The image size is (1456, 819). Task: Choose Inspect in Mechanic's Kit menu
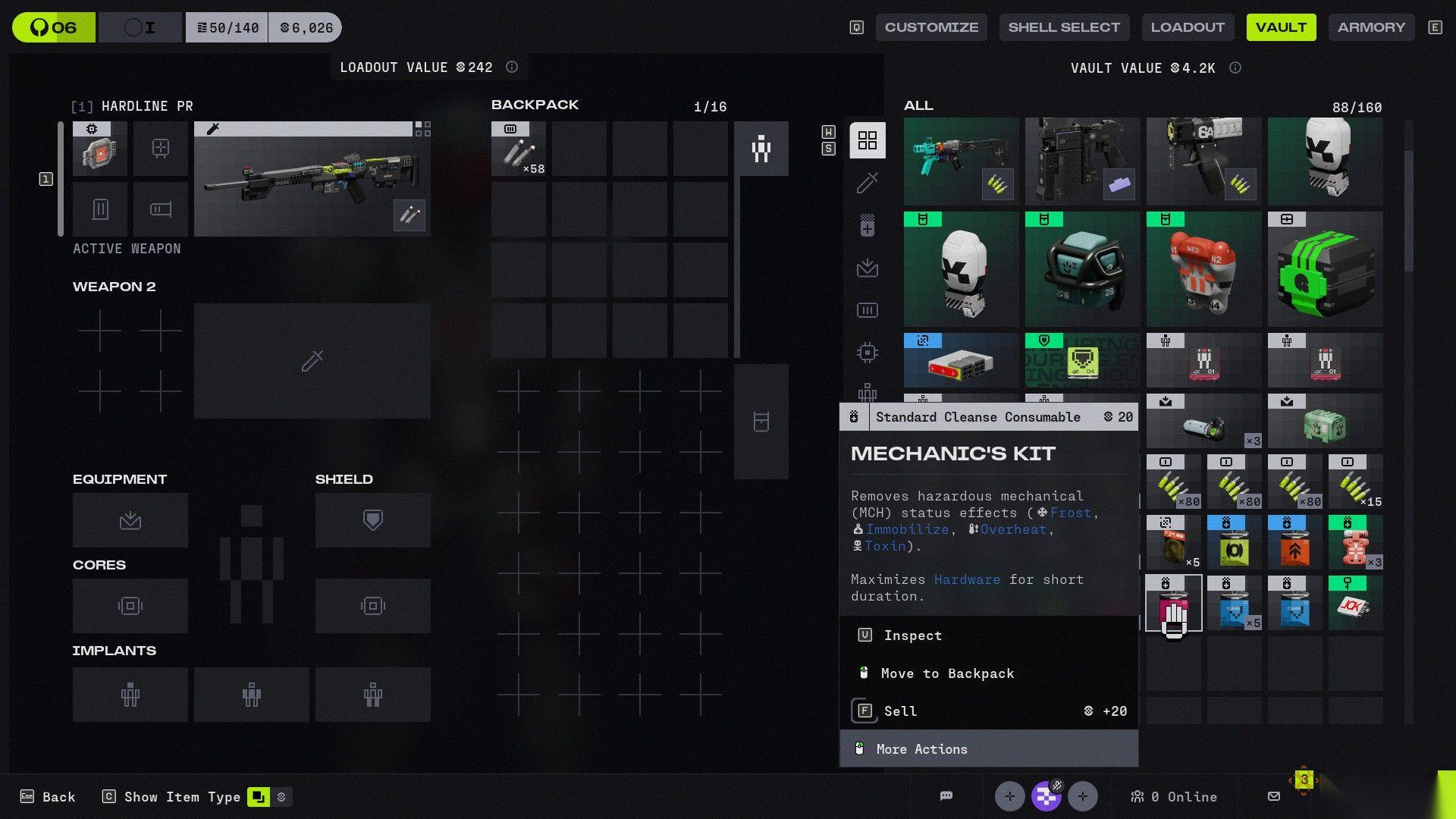coord(912,635)
